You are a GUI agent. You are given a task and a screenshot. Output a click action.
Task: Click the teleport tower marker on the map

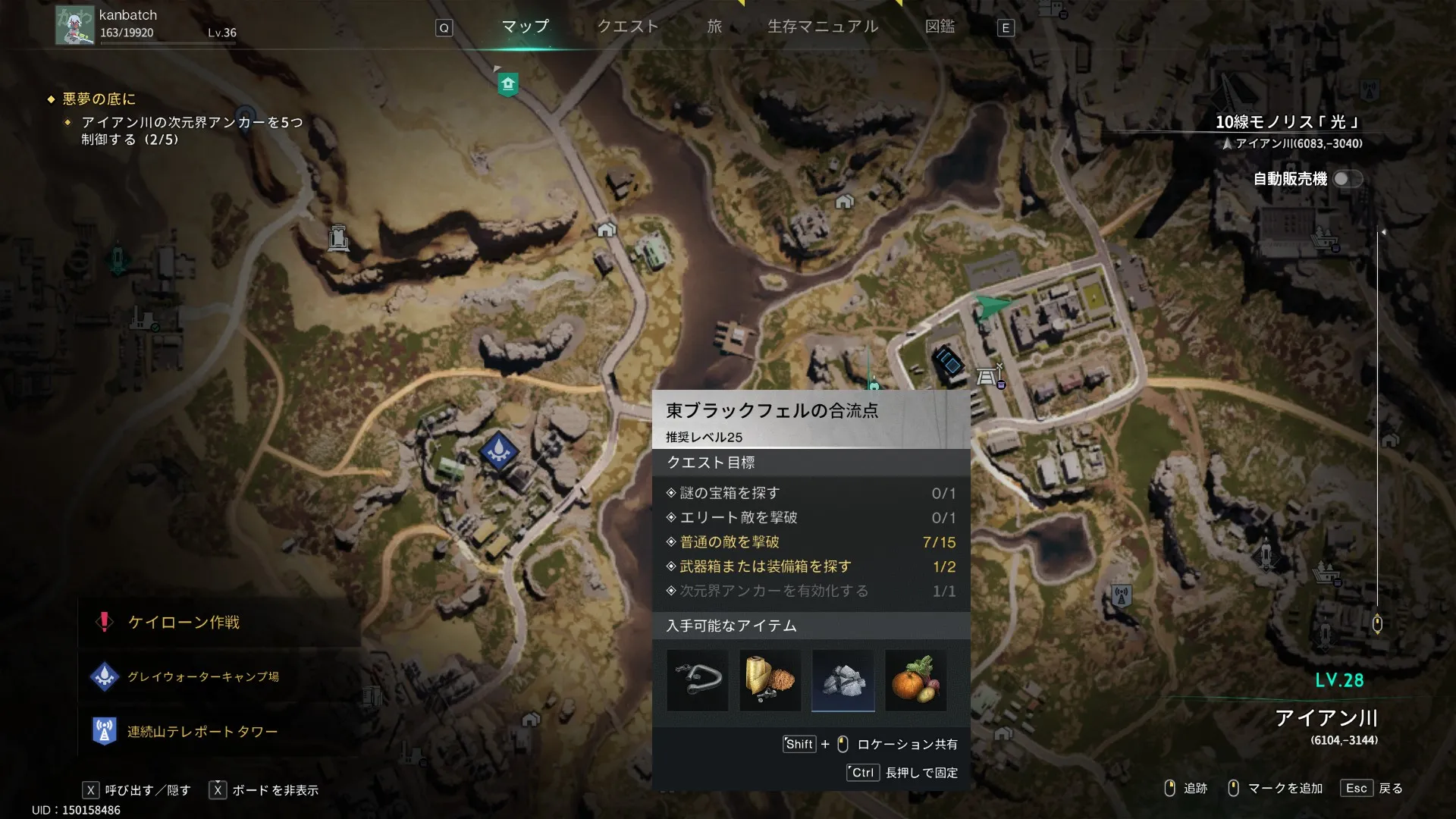click(x=1122, y=595)
